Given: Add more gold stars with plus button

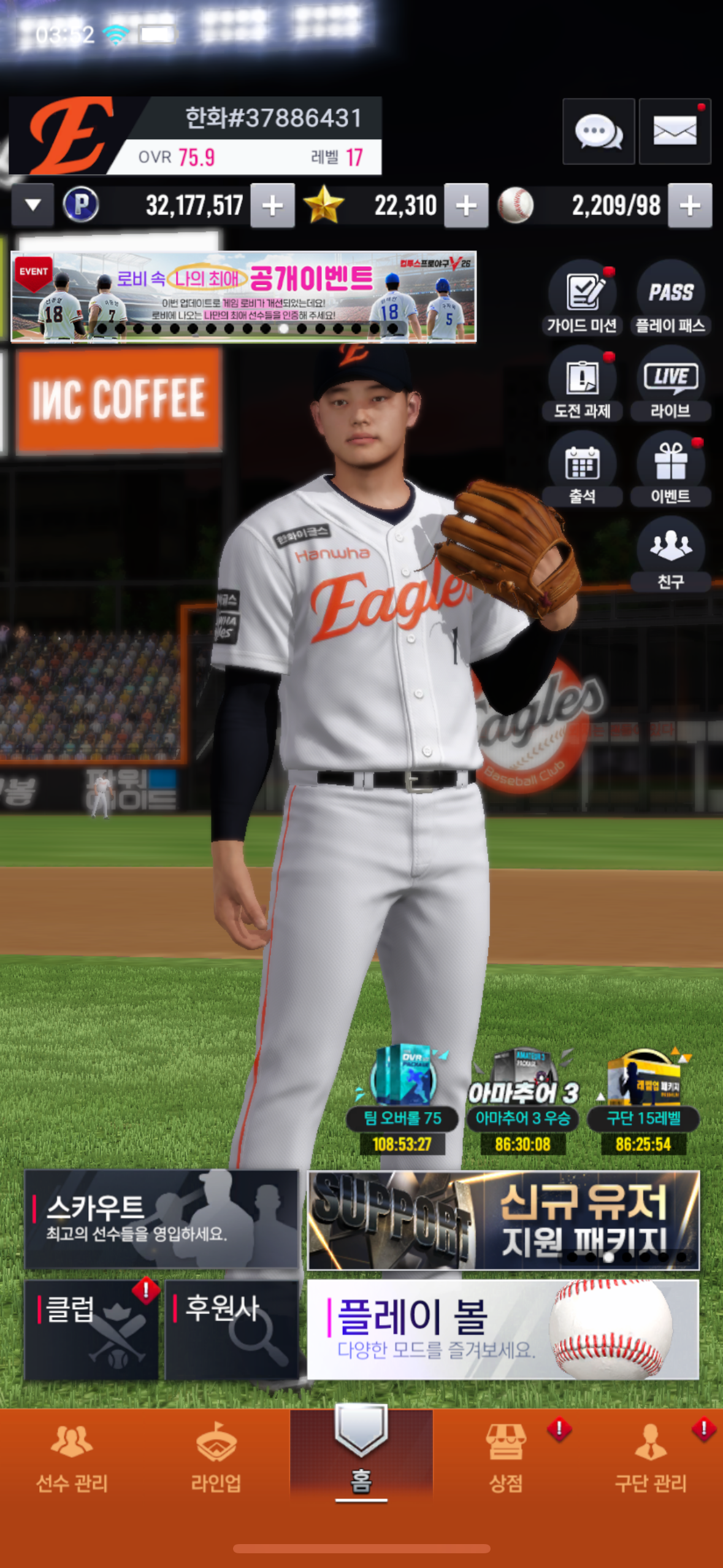Looking at the screenshot, I should (466, 206).
